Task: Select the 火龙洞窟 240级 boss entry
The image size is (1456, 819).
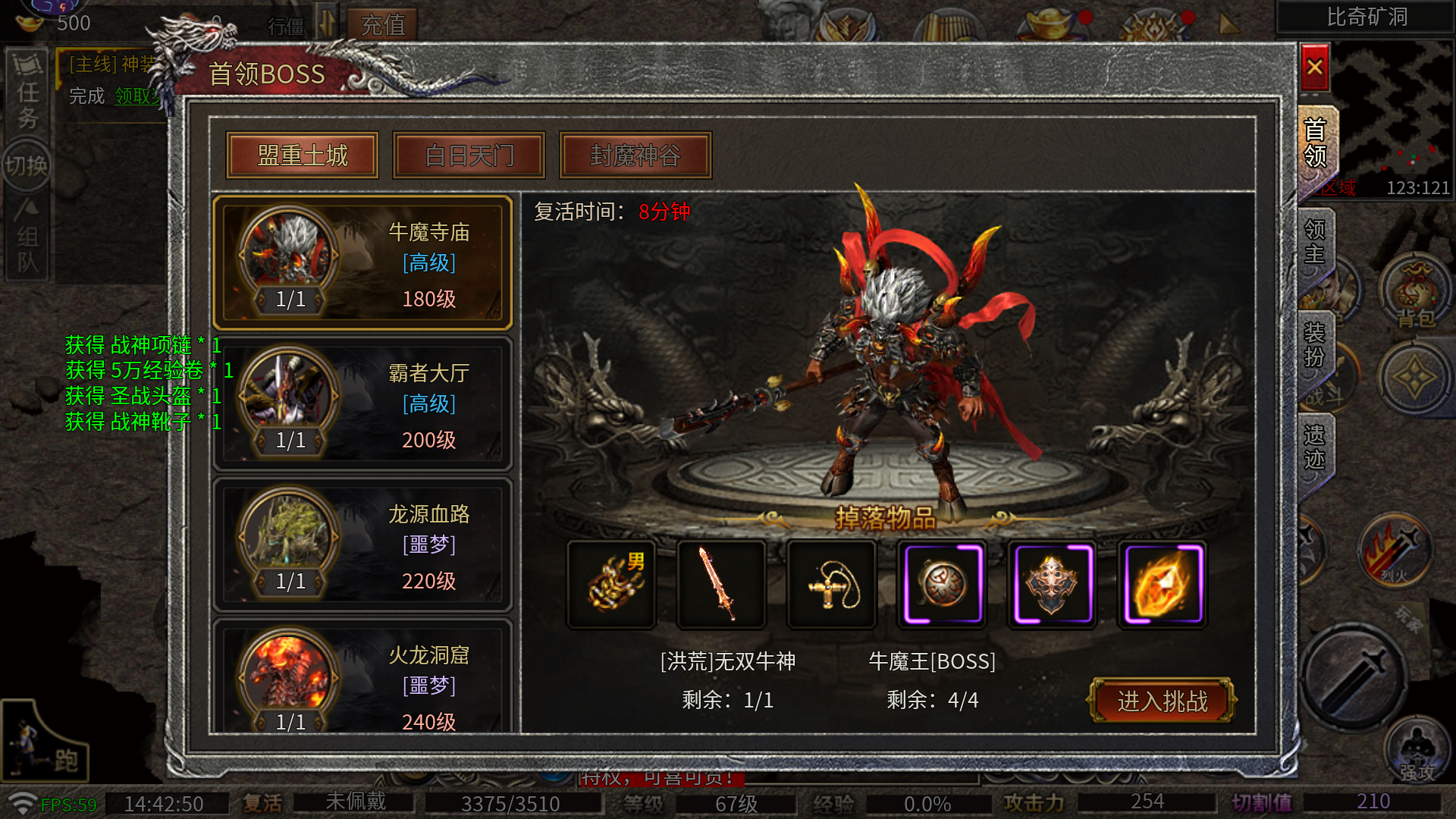Action: point(362,682)
